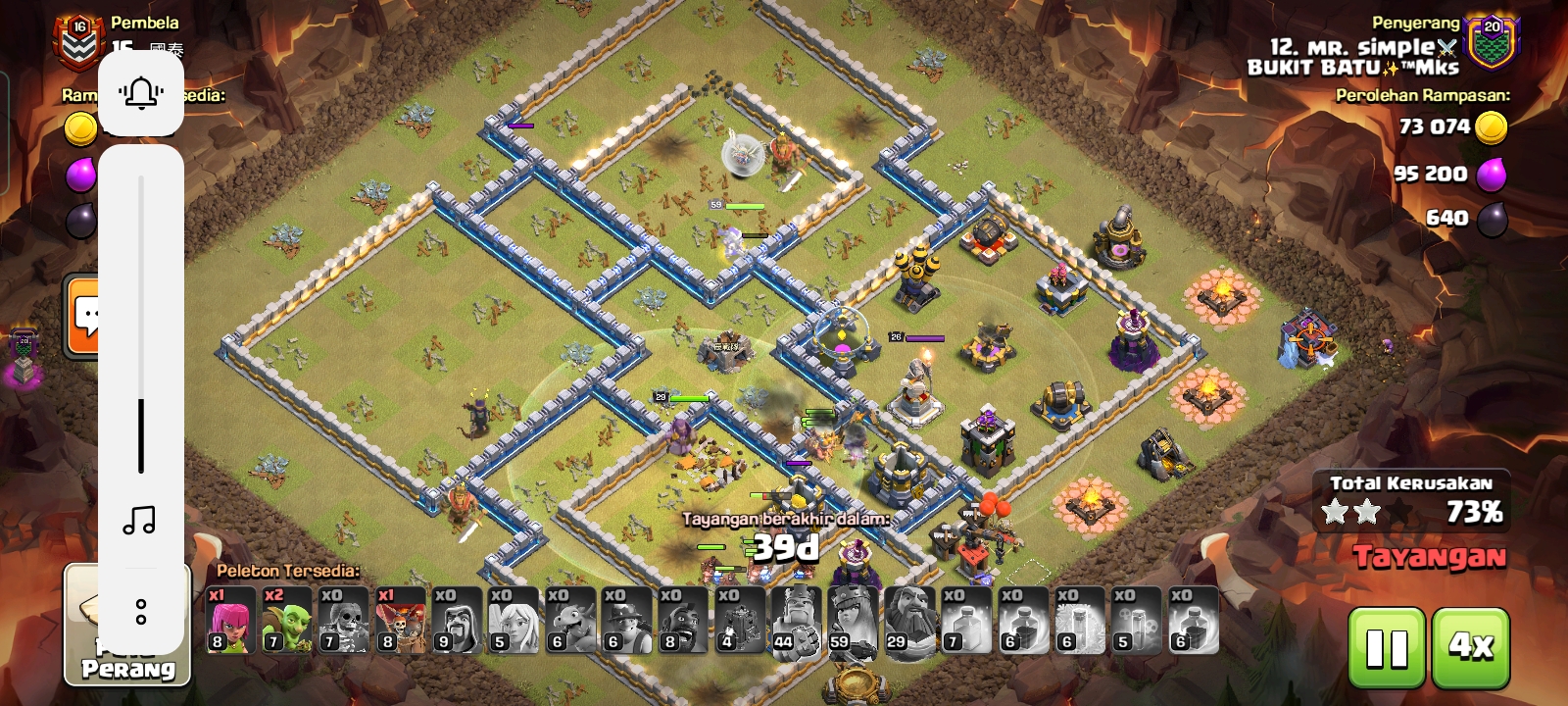
Task: Open the orange chat bubble panel
Action: click(x=84, y=316)
